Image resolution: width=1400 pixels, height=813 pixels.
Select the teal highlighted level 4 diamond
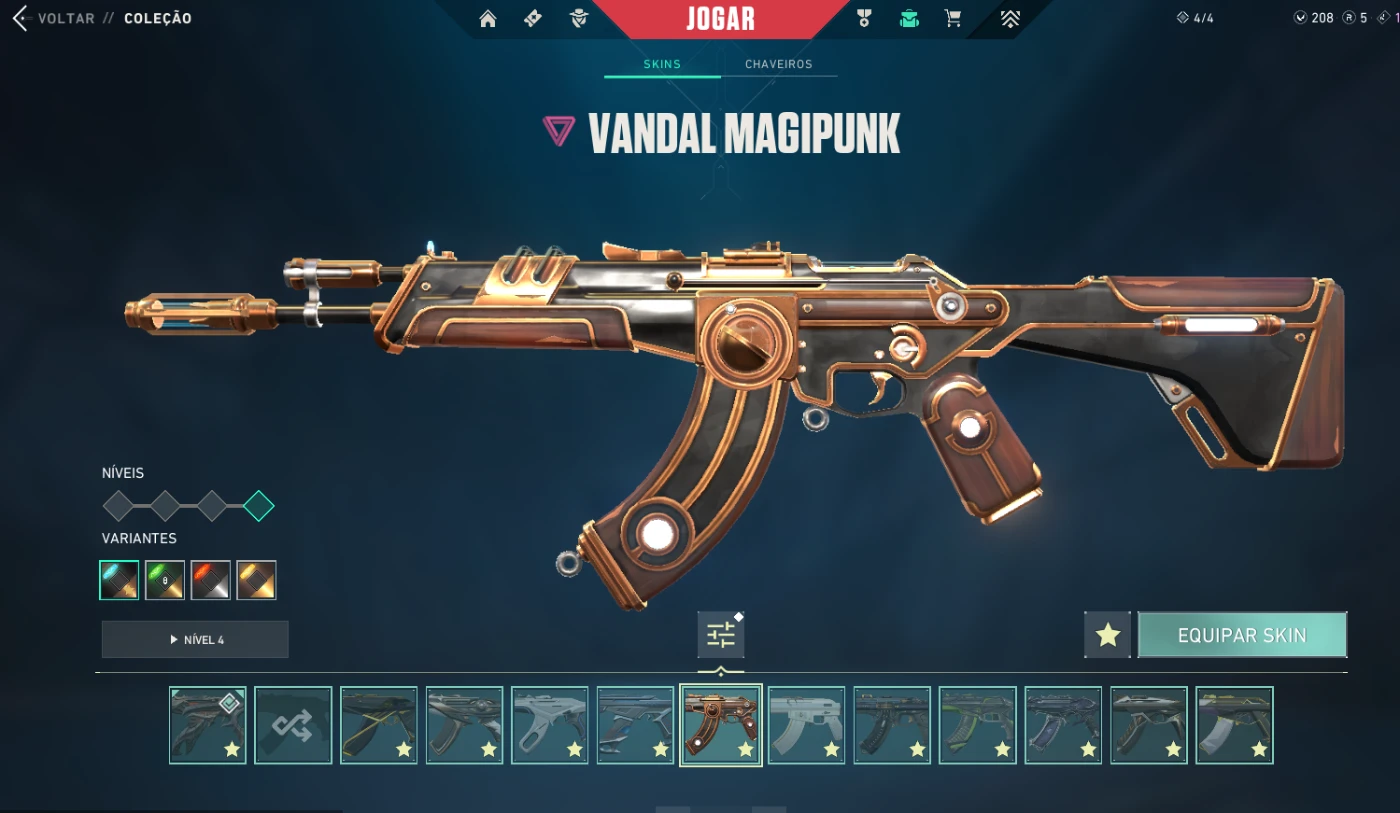tap(259, 506)
